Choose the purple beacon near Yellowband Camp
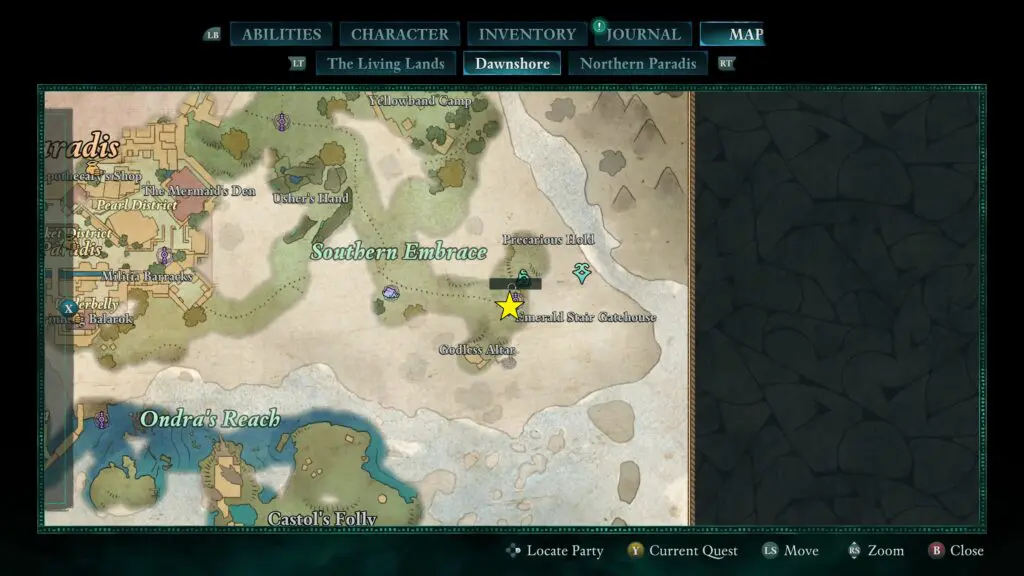The width and height of the screenshot is (1024, 576). [x=282, y=122]
